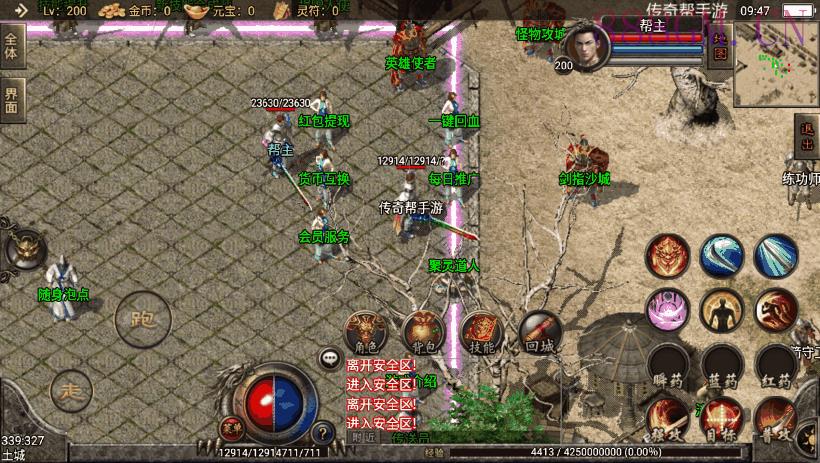Open the question mark help button

322,433
